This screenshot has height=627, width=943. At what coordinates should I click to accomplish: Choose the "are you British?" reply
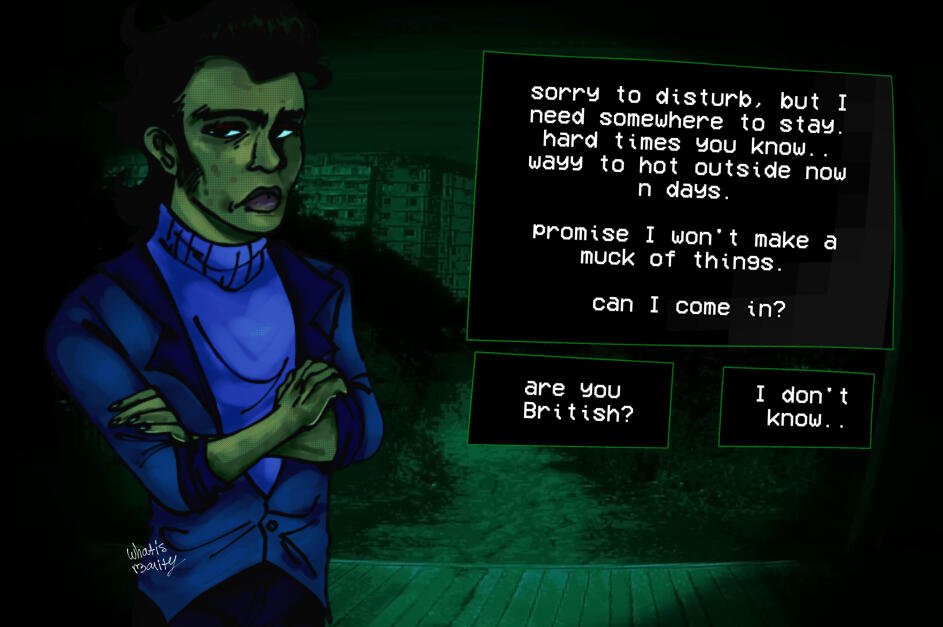coord(571,400)
